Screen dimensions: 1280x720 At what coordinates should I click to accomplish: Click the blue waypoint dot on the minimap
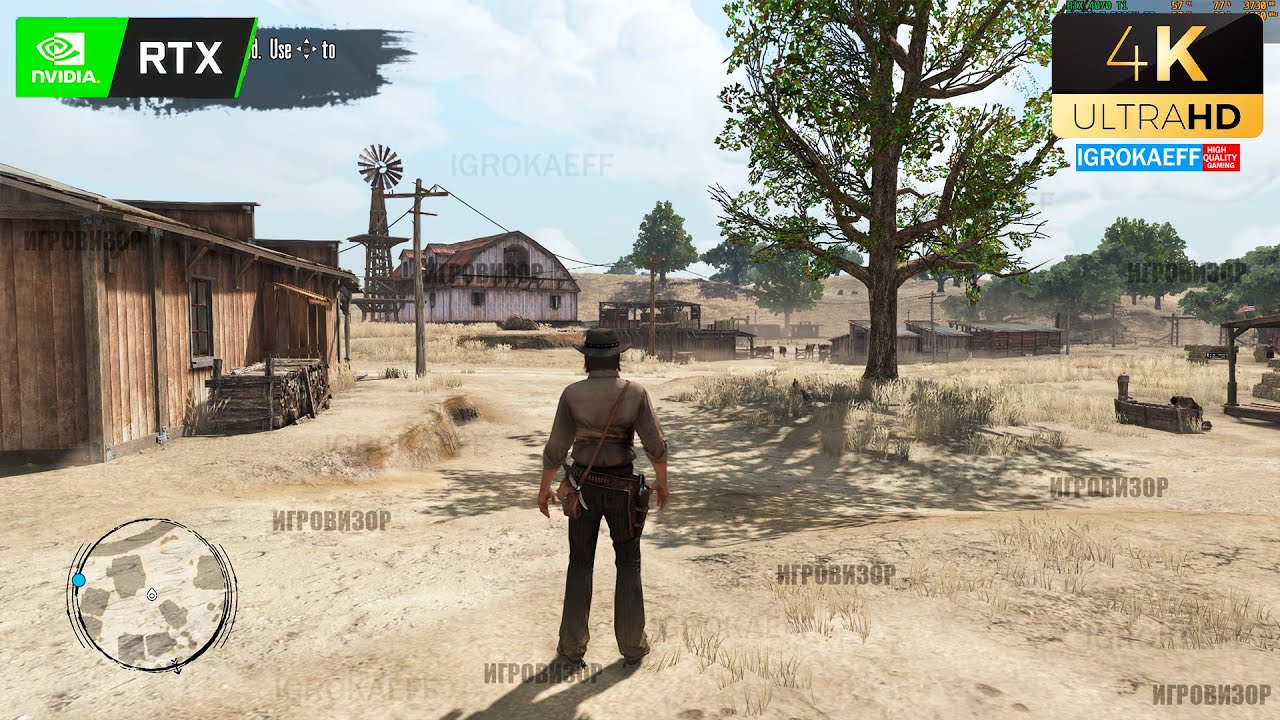tap(79, 580)
